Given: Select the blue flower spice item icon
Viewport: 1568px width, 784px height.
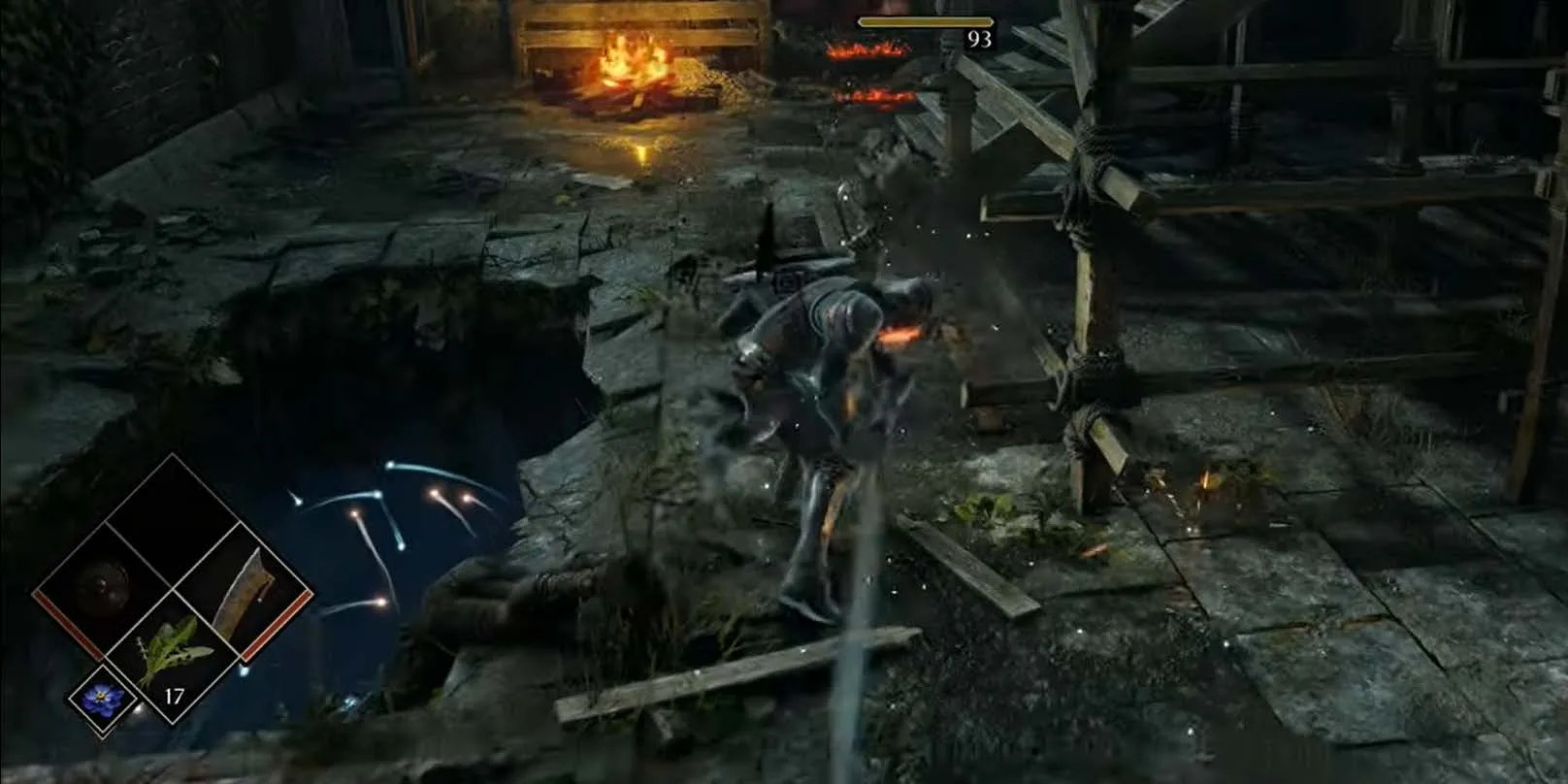Looking at the screenshot, I should [101, 699].
